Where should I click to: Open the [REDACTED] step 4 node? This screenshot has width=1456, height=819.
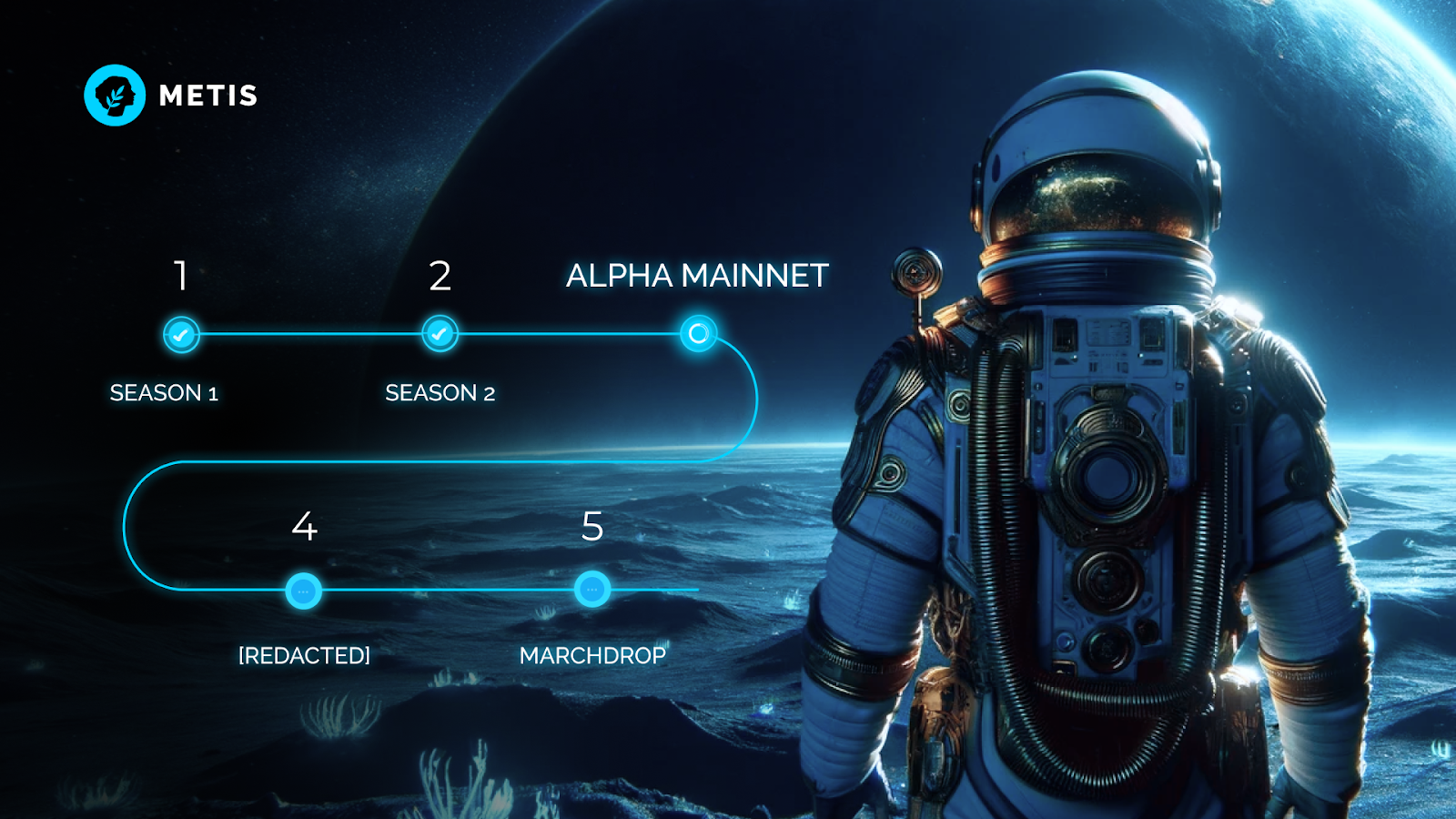point(303,591)
